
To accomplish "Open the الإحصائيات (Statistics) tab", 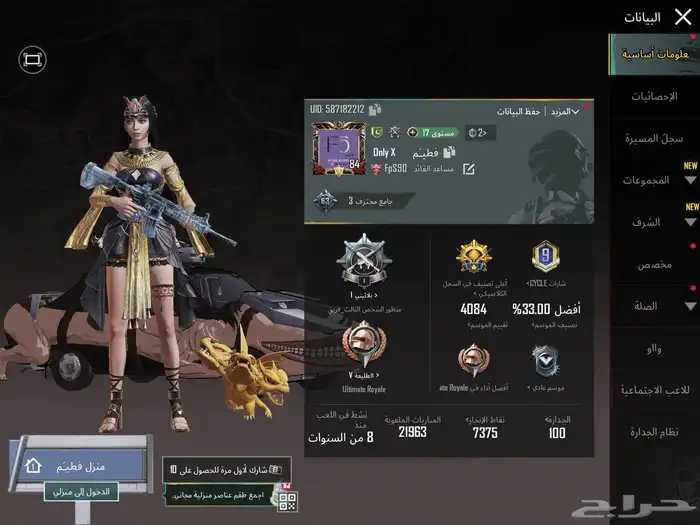I will coord(655,96).
